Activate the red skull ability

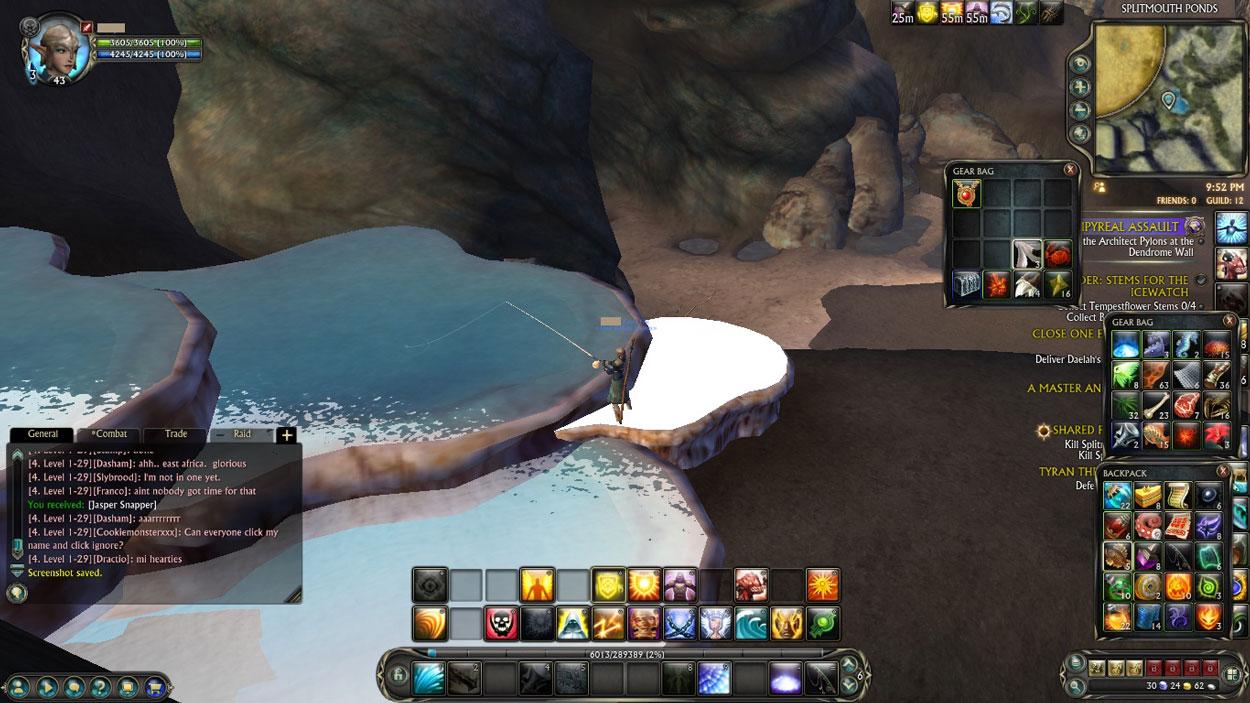pos(501,623)
